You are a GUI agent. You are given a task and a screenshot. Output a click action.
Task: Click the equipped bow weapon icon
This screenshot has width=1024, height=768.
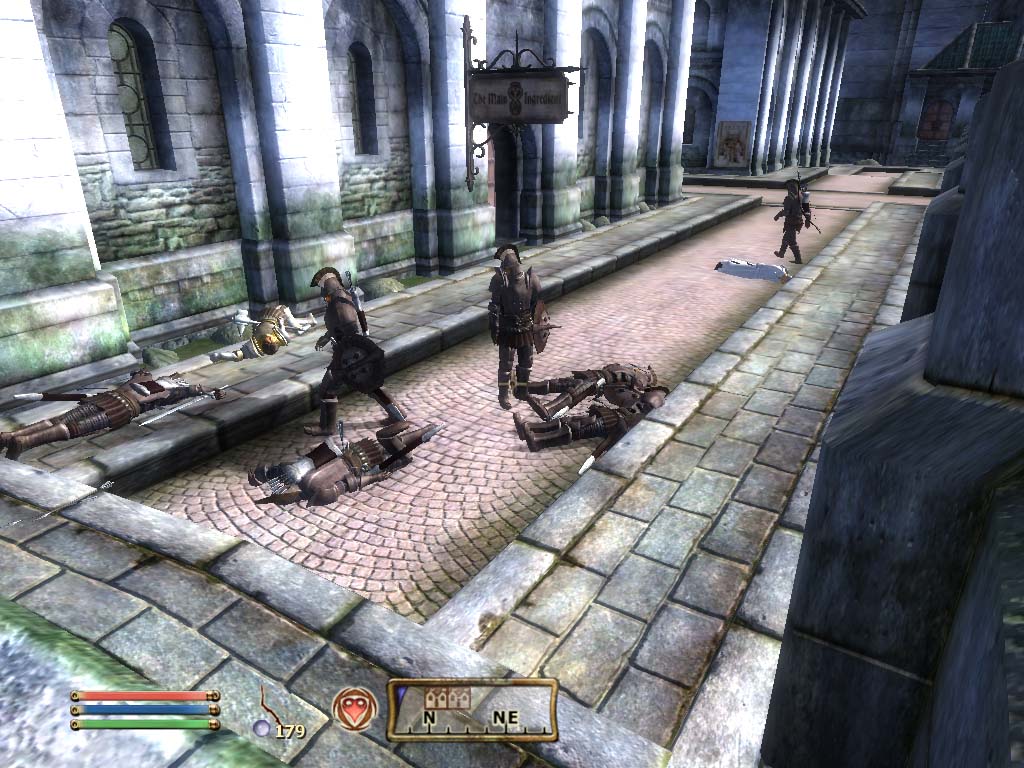(270, 703)
